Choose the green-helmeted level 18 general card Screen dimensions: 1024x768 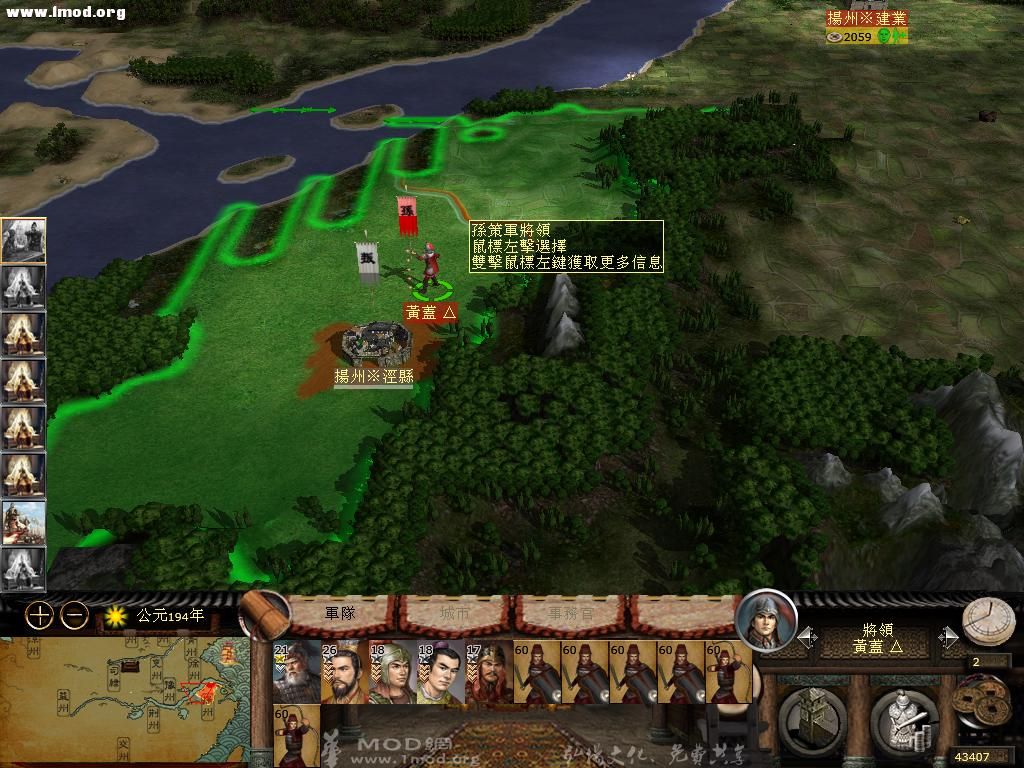click(x=392, y=672)
